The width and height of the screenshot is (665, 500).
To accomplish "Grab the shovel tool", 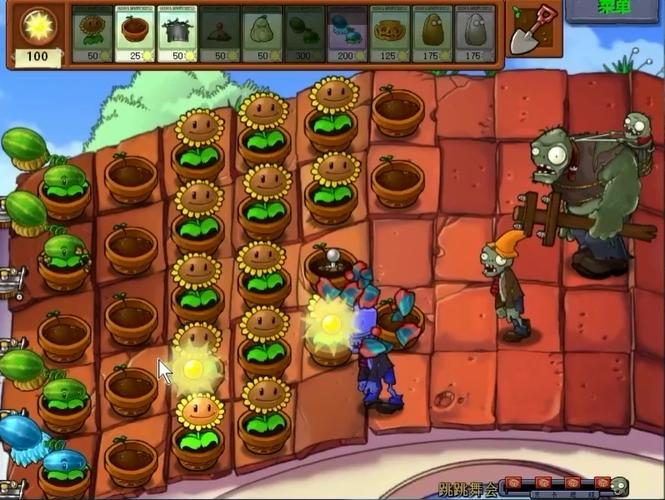I will click(531, 30).
